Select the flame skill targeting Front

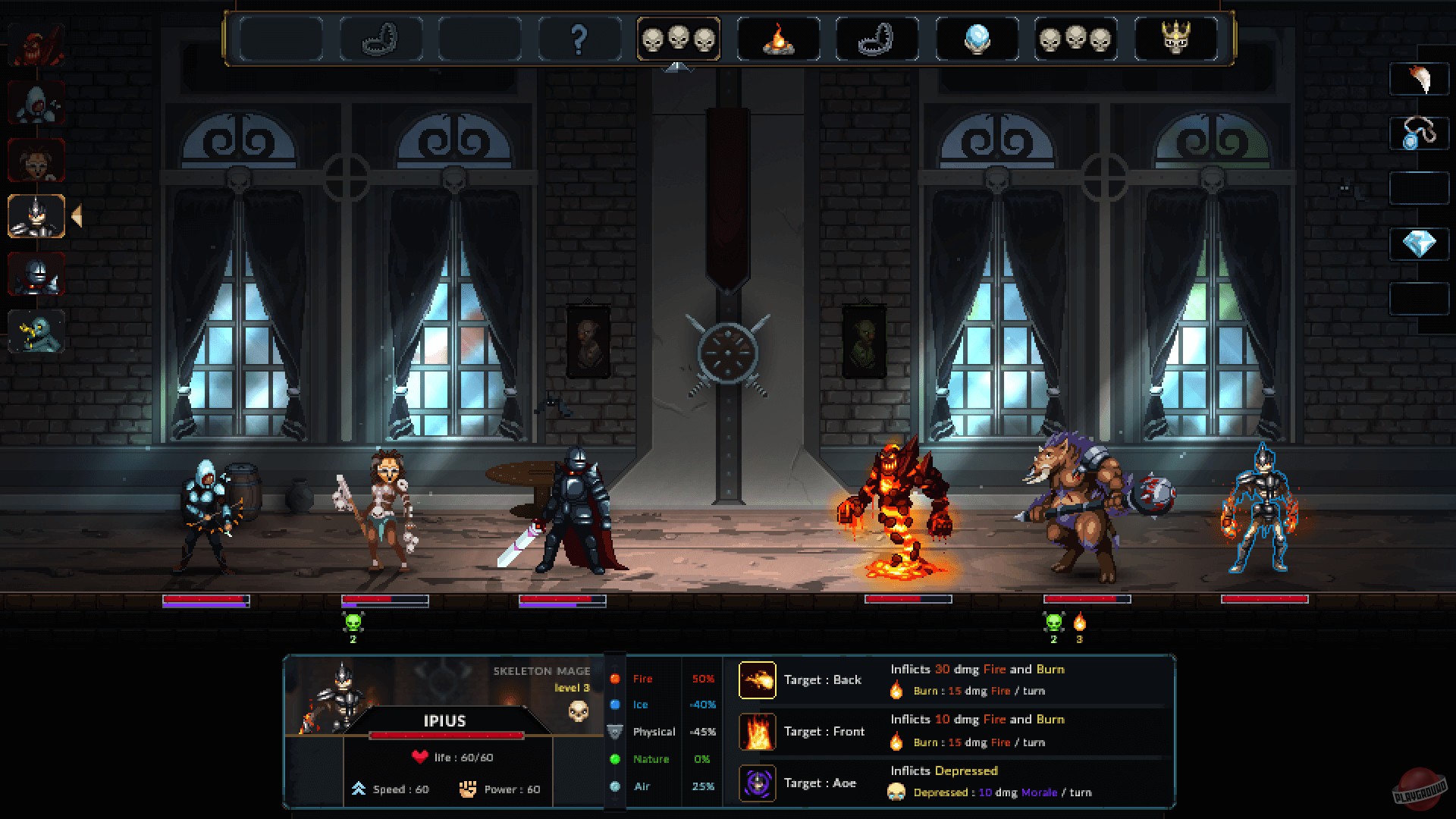tap(756, 731)
